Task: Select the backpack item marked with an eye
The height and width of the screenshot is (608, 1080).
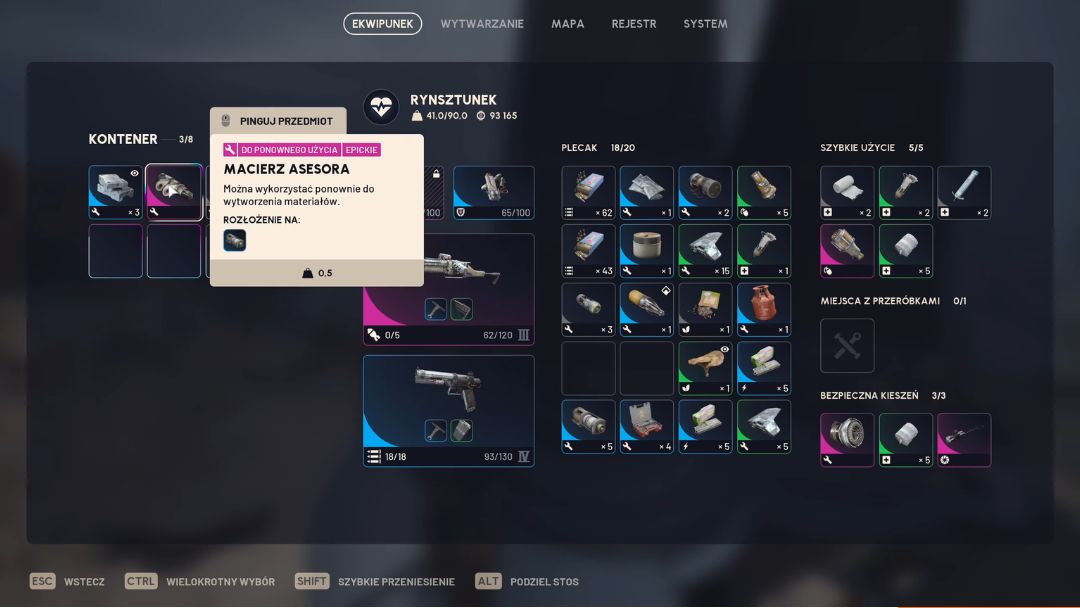Action: pyautogui.click(x=705, y=368)
